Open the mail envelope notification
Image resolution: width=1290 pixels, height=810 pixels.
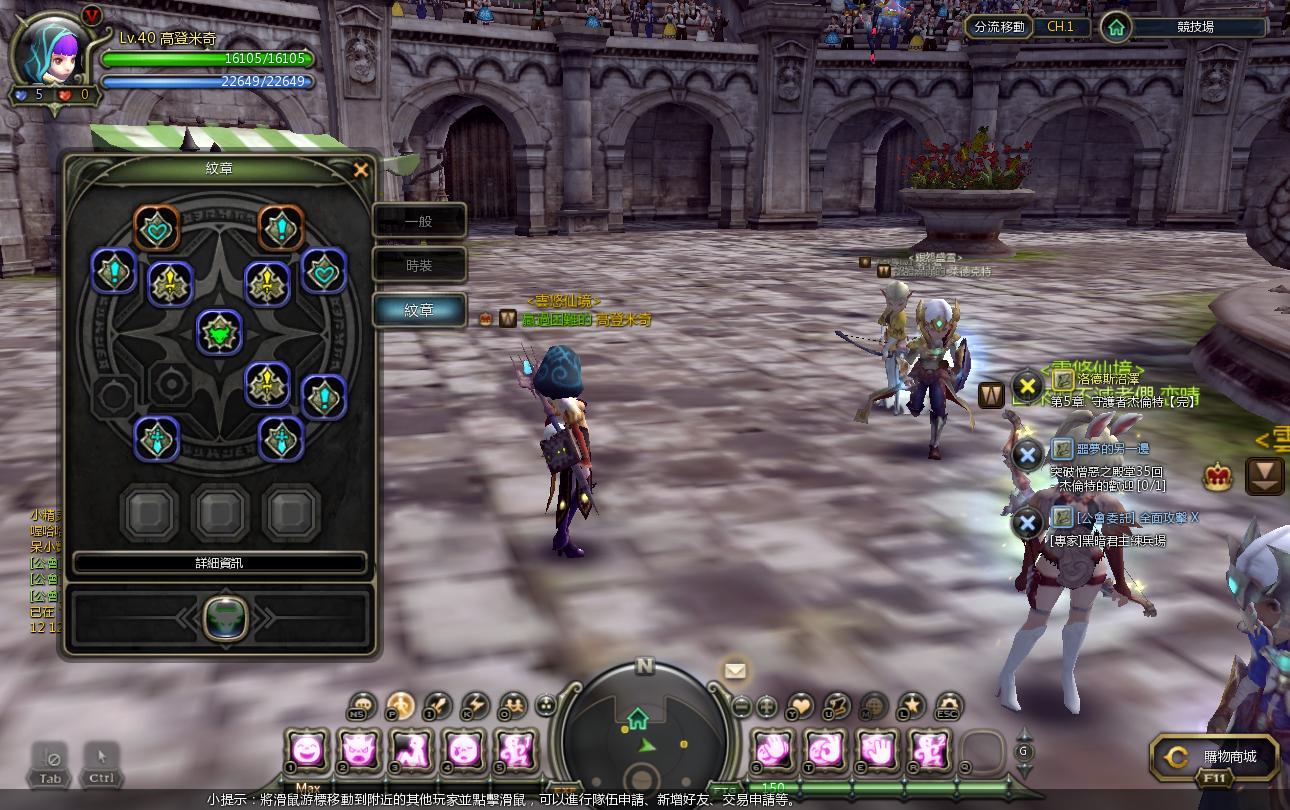coord(735,671)
